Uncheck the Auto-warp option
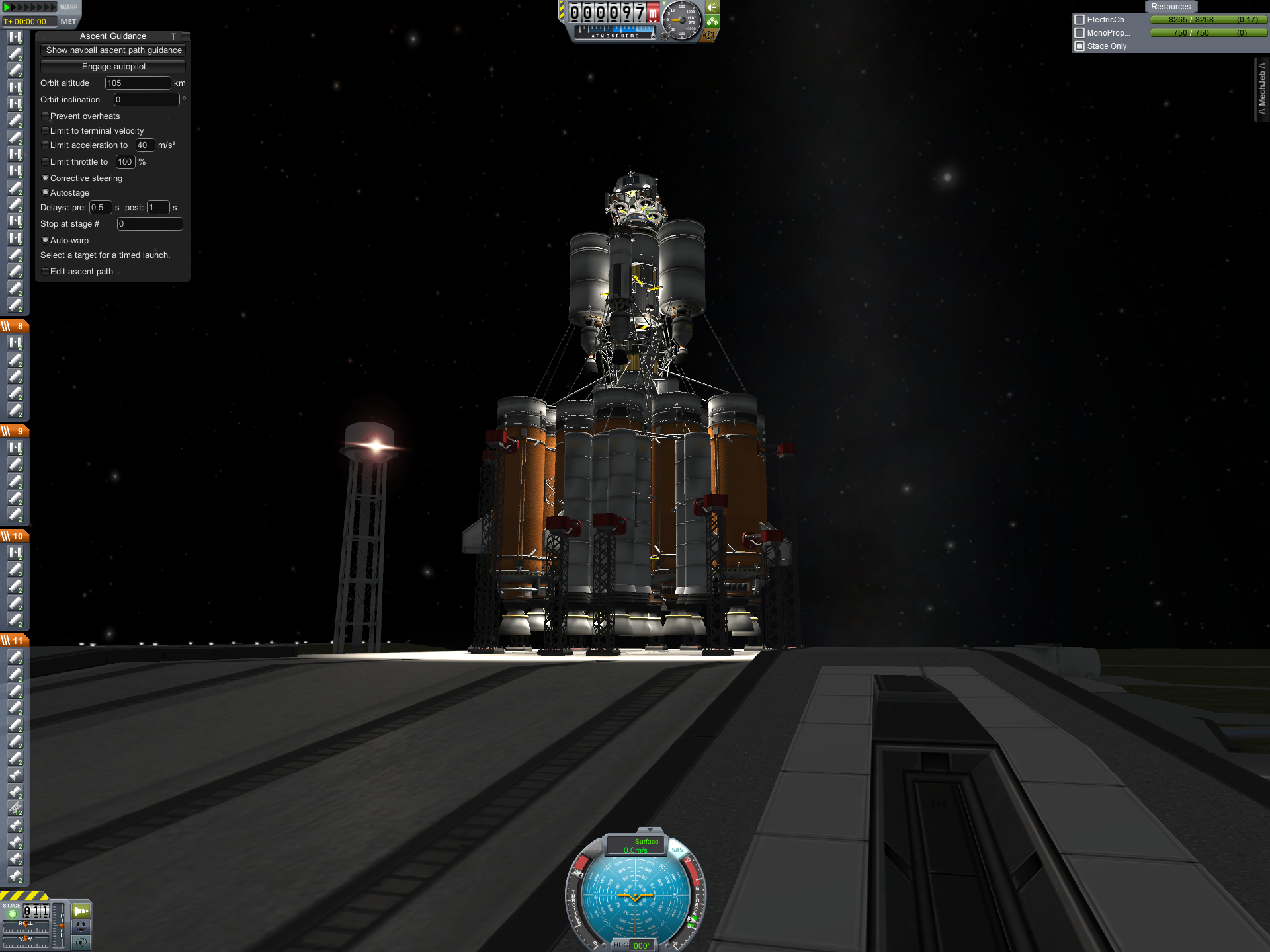Screen dimensions: 1270x952 pos(45,241)
